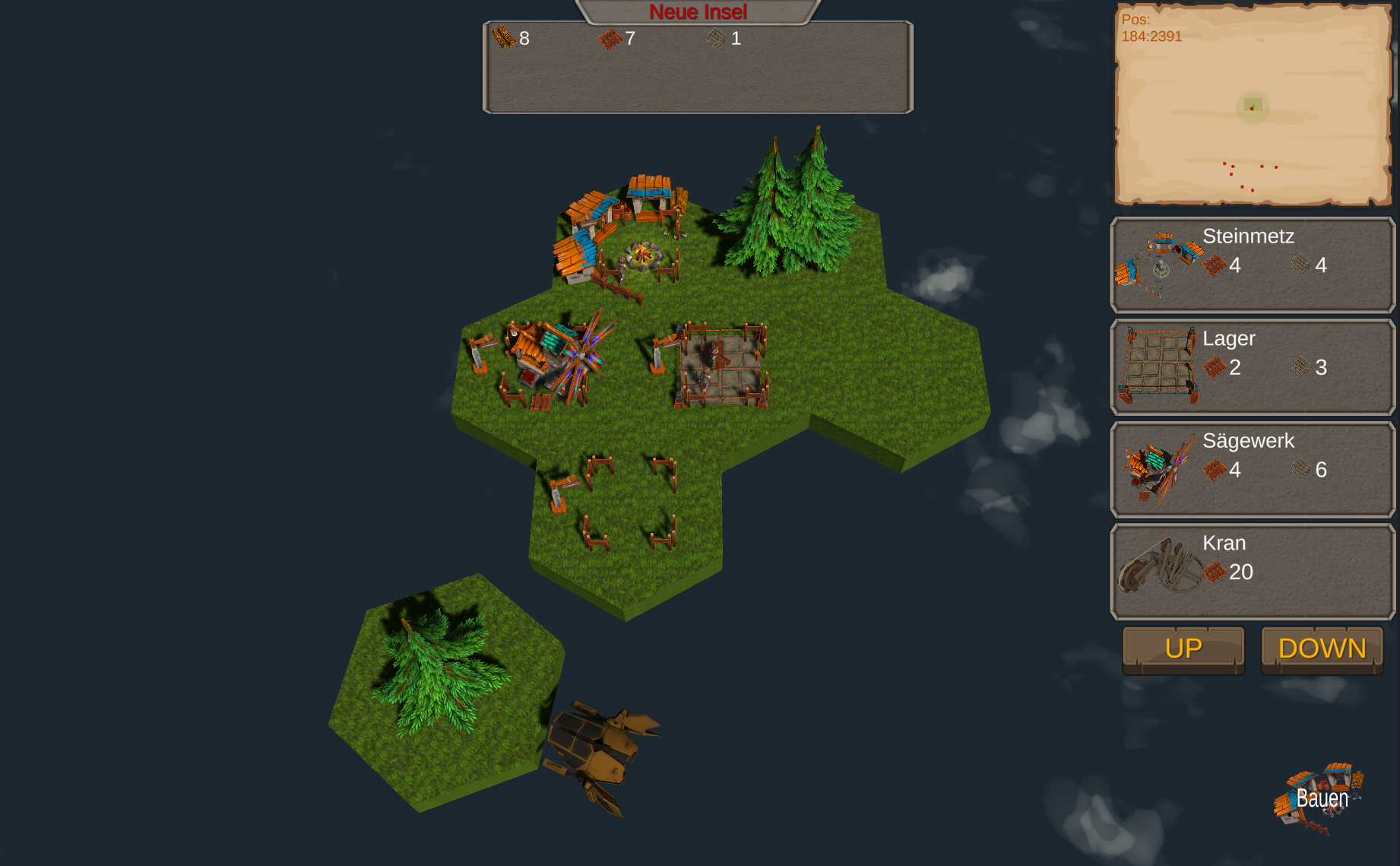Choose the Lager building entry

click(1252, 367)
